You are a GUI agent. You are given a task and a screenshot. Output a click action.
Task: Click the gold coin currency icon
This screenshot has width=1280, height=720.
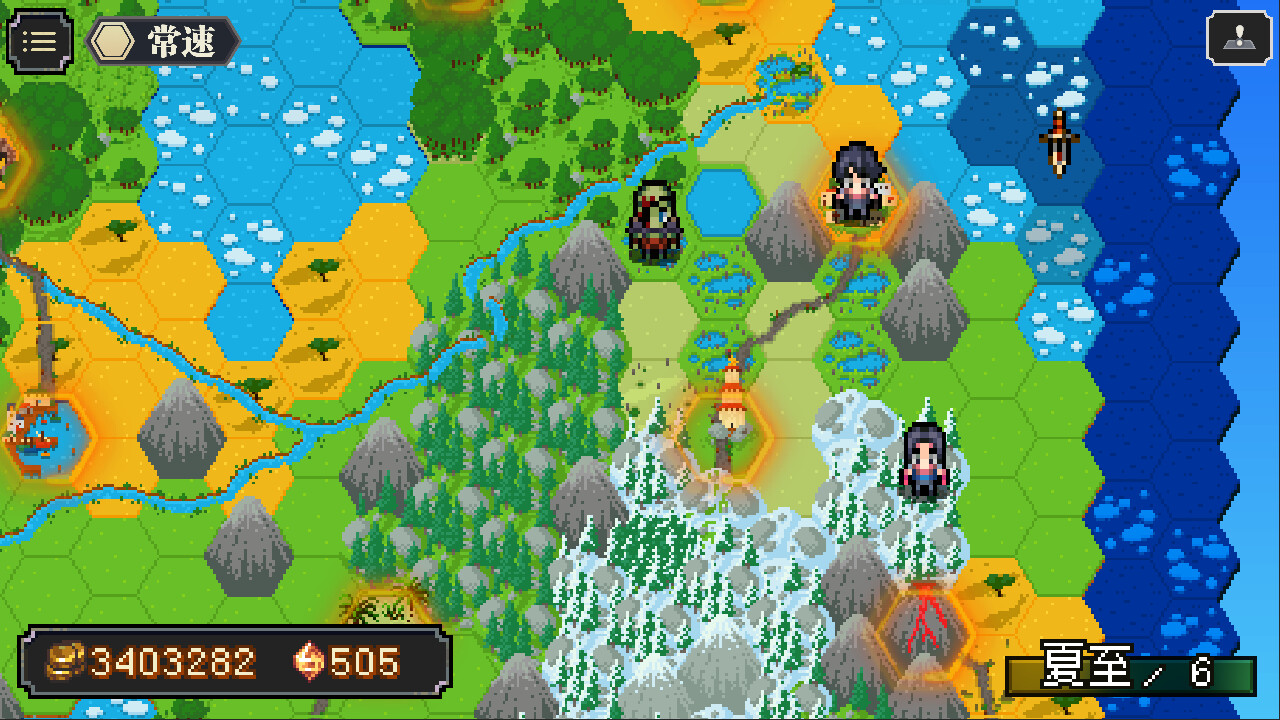(62, 660)
